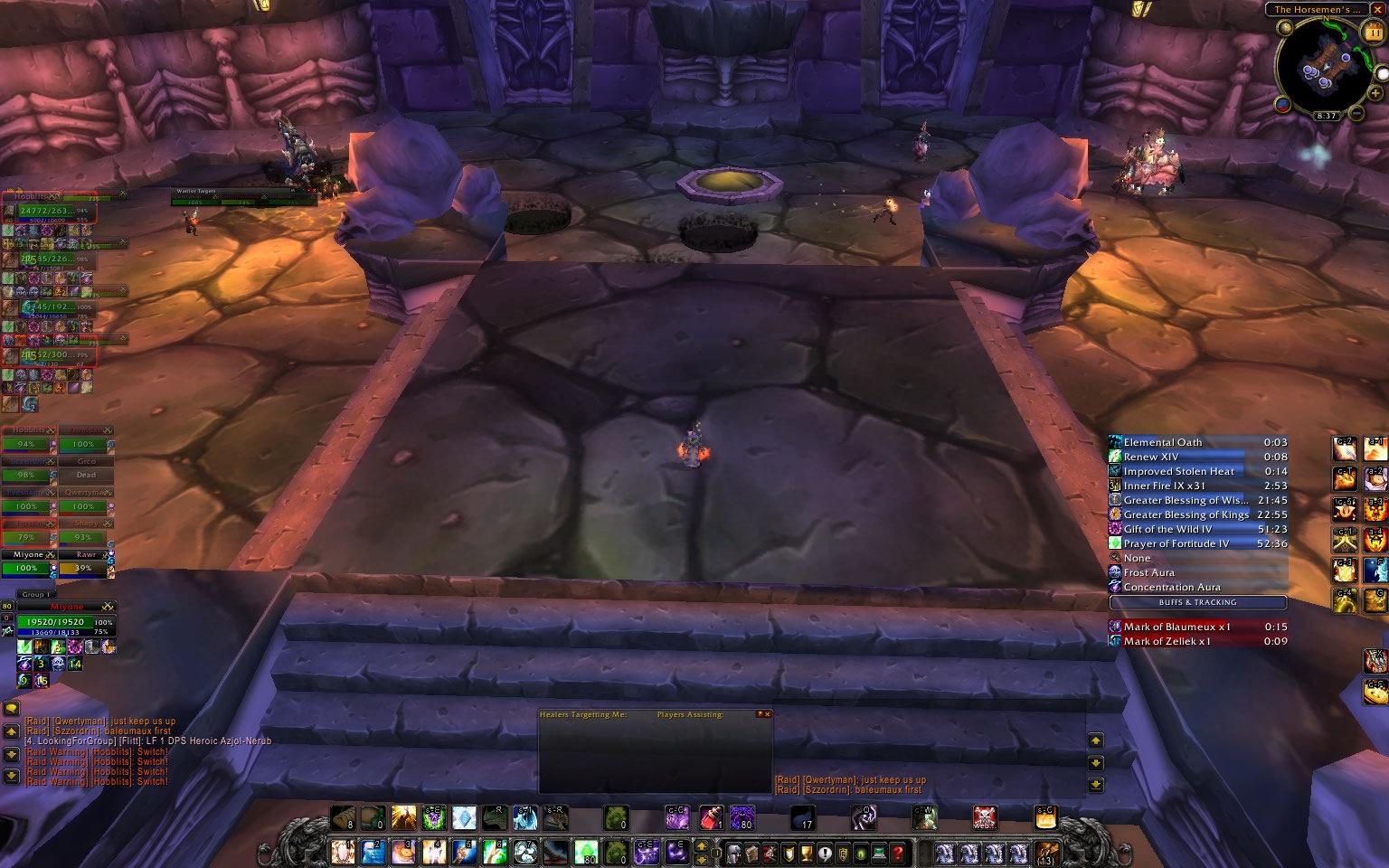The image size is (1389, 868).
Task: Collapse the Buffs & Tracking panel
Action: [1198, 602]
